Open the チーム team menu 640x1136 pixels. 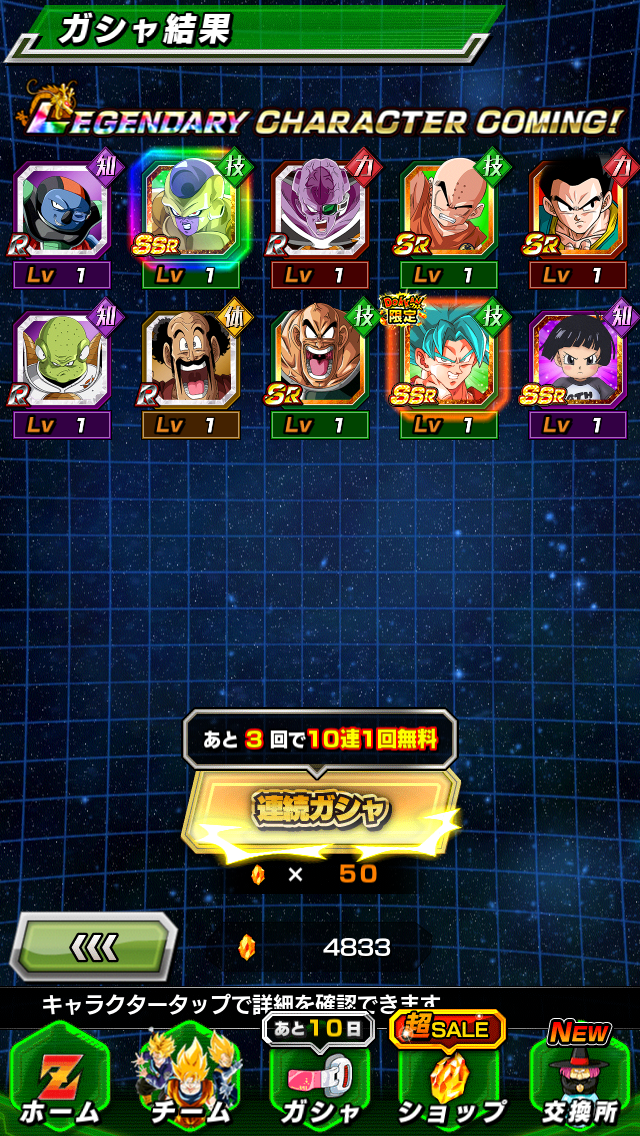tap(190, 1082)
